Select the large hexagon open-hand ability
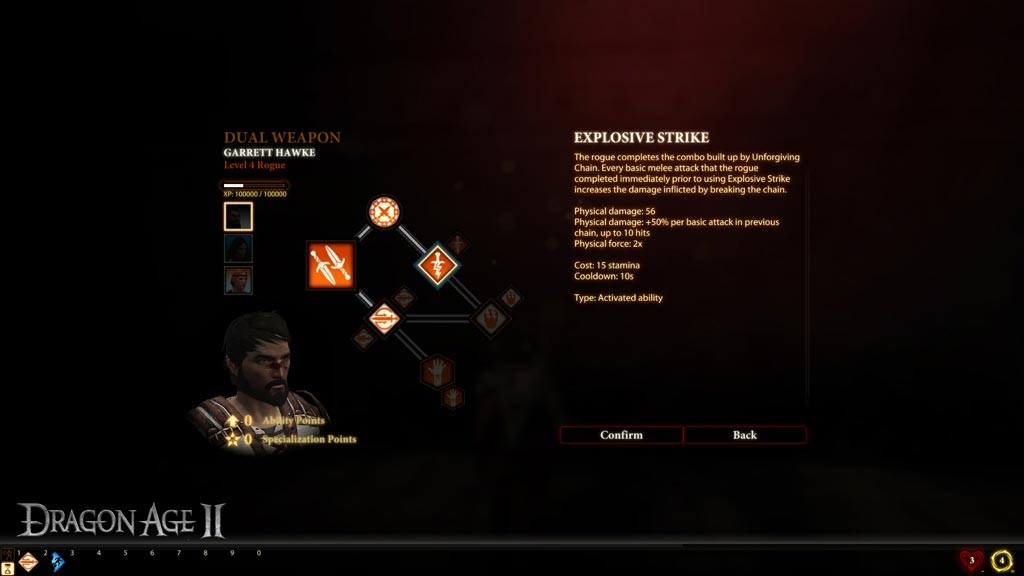Image resolution: width=1024 pixels, height=576 pixels. click(x=437, y=372)
